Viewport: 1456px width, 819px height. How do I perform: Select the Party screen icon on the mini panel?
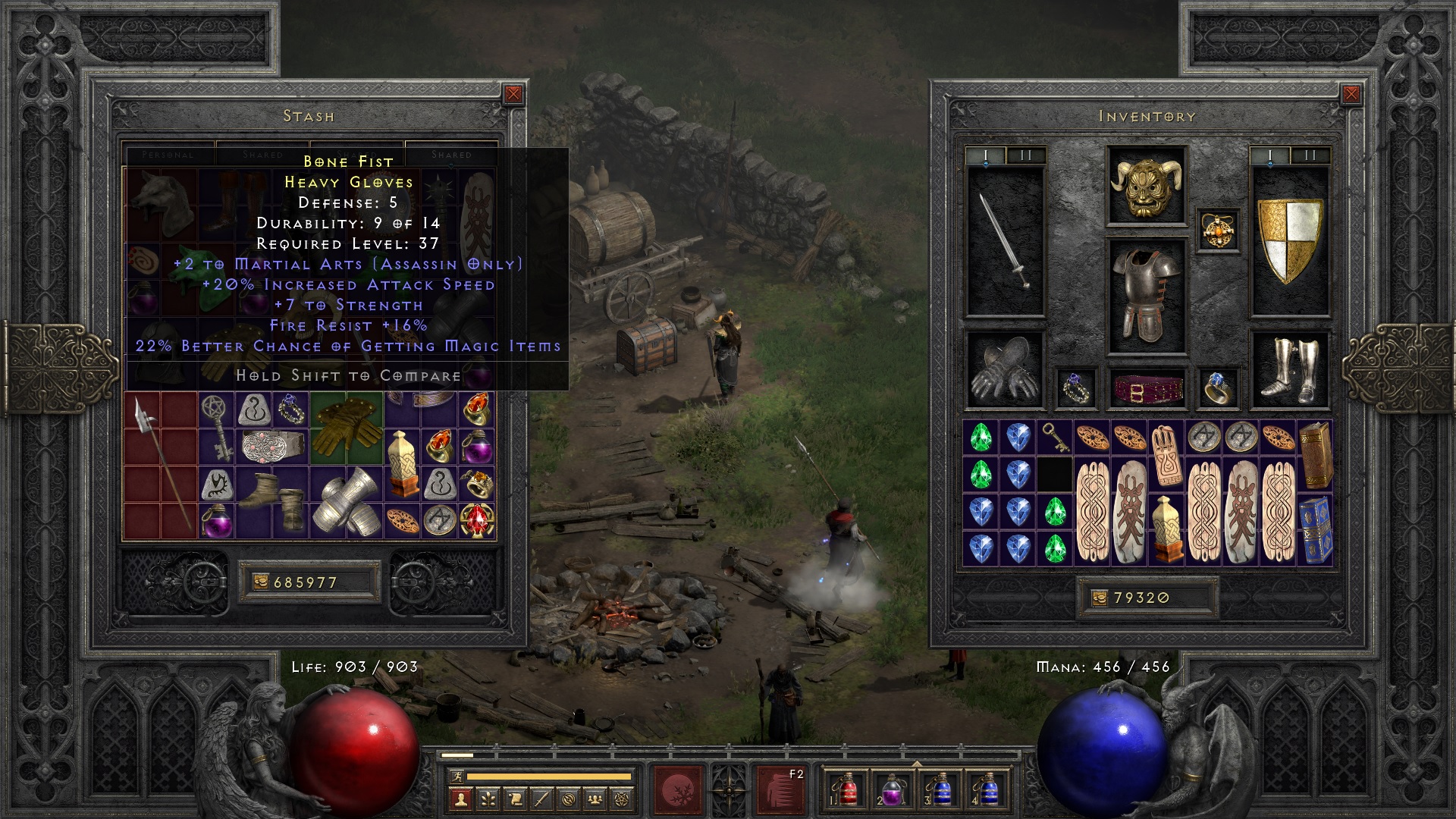click(596, 798)
